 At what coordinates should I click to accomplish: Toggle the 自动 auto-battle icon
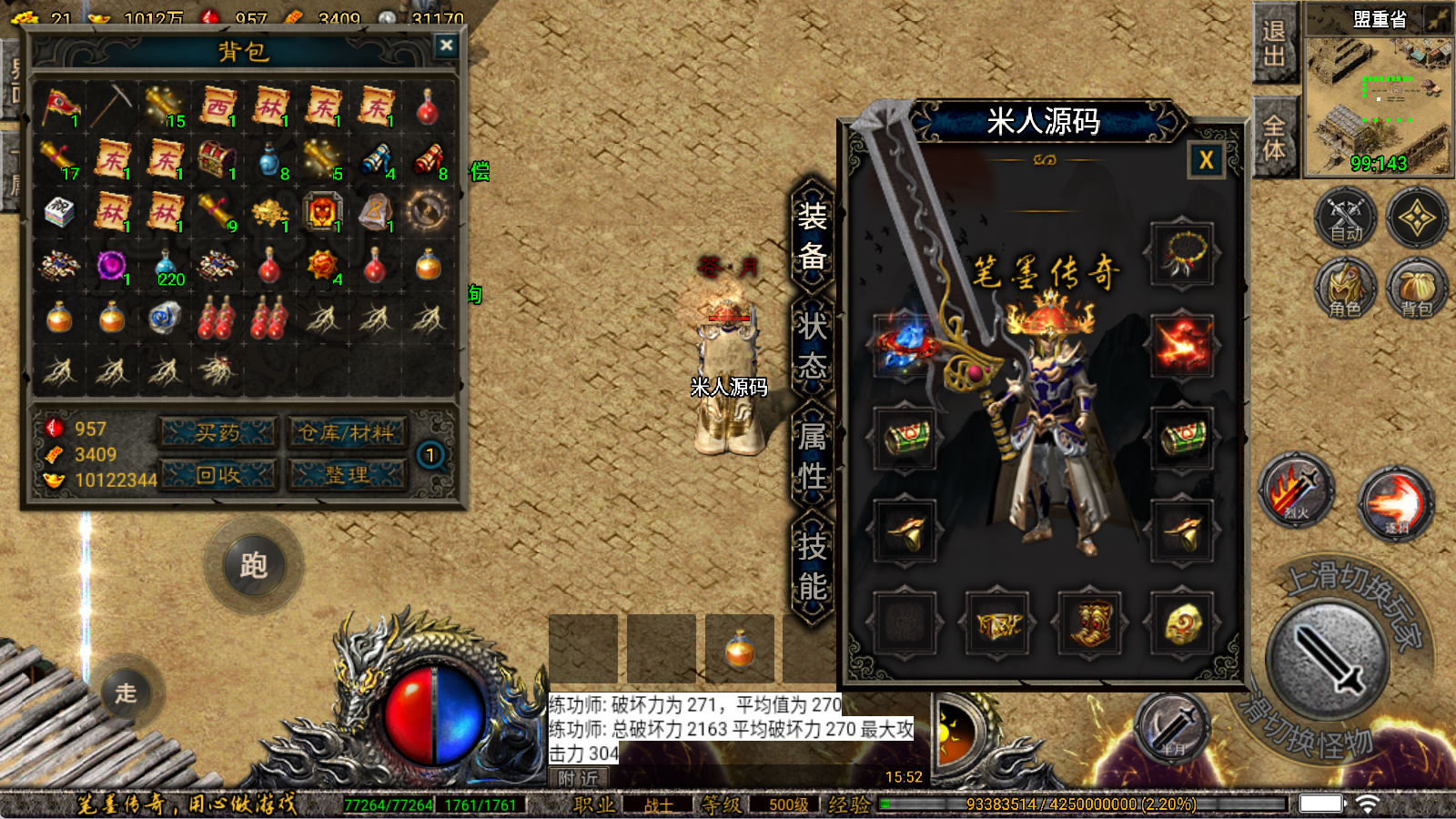click(x=1346, y=218)
